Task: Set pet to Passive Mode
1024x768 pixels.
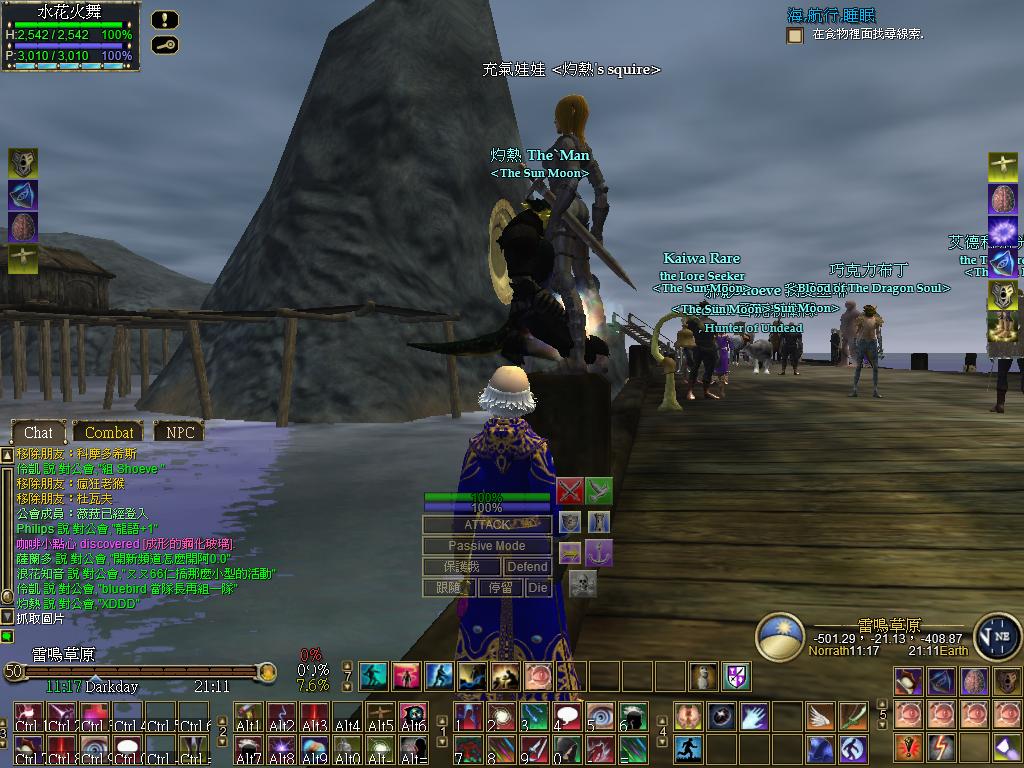Action: point(487,546)
